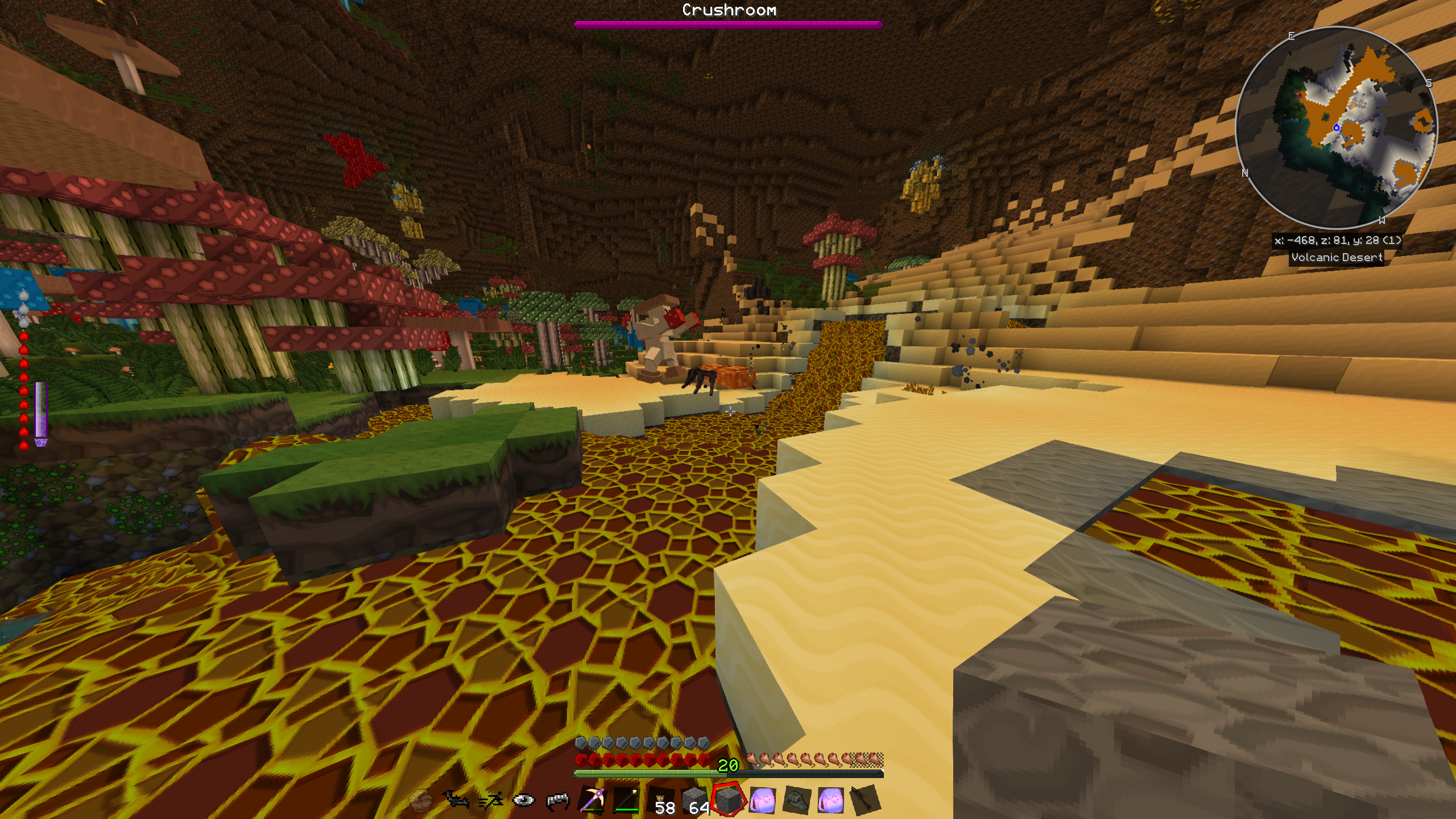Click the eye status icon

[x=523, y=801]
